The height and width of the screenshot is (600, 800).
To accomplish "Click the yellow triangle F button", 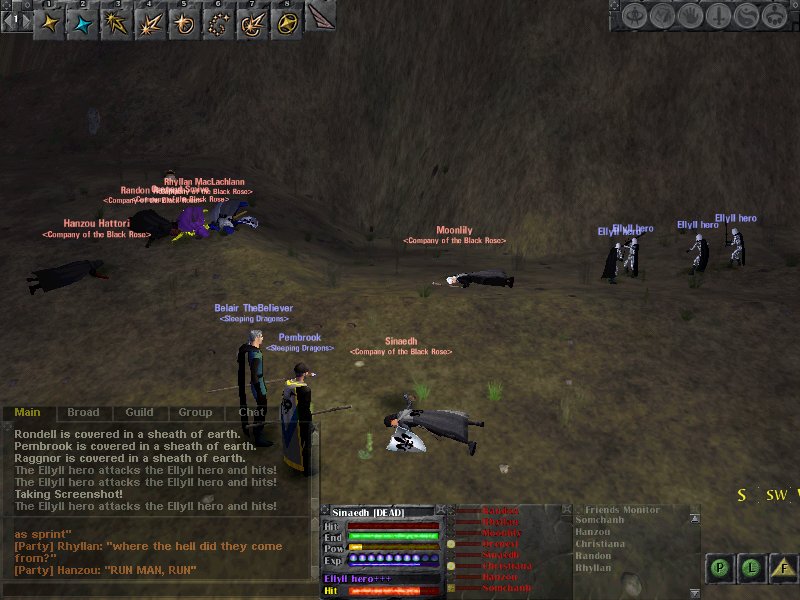I will [x=786, y=568].
